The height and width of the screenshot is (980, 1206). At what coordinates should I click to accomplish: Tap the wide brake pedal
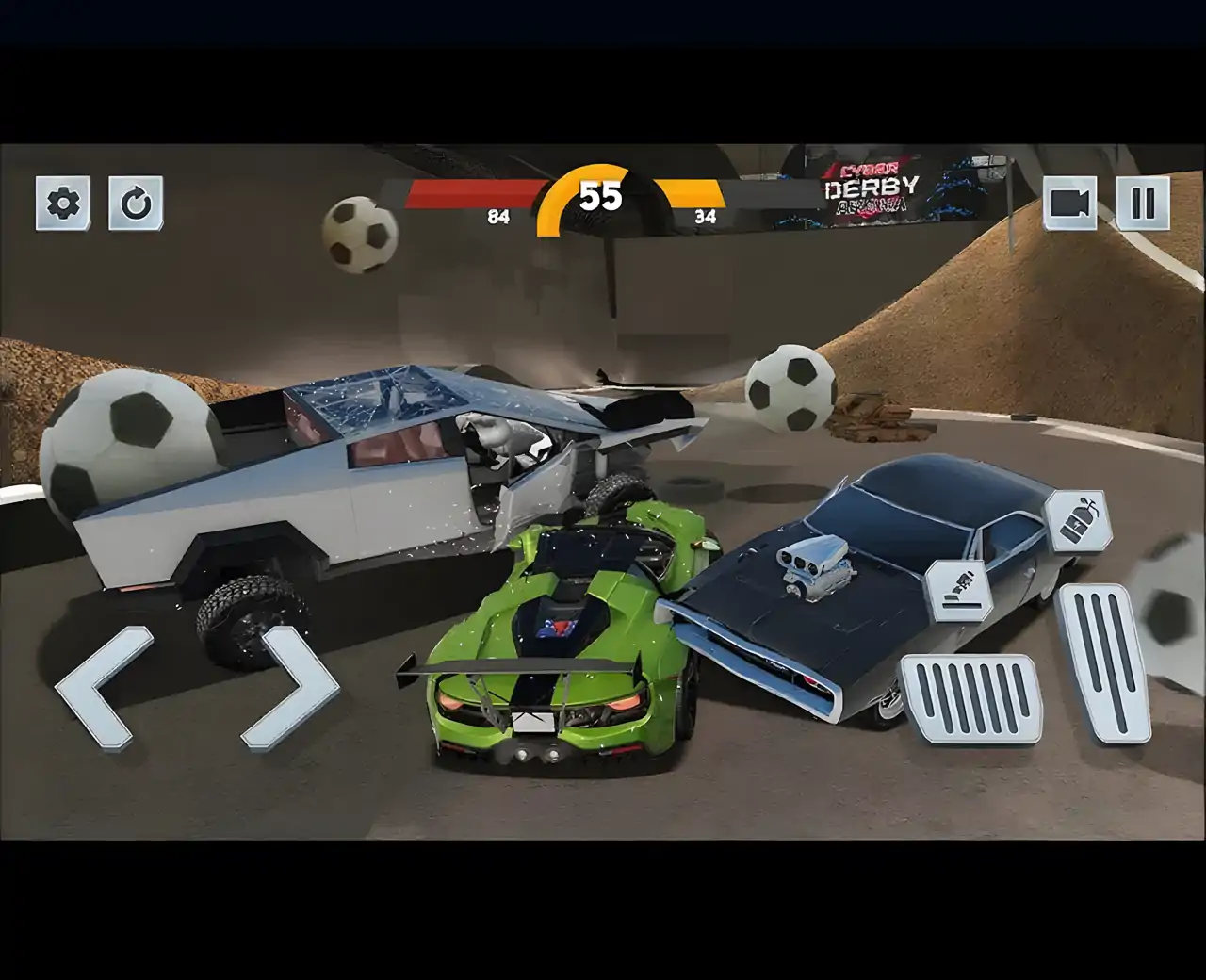970,698
